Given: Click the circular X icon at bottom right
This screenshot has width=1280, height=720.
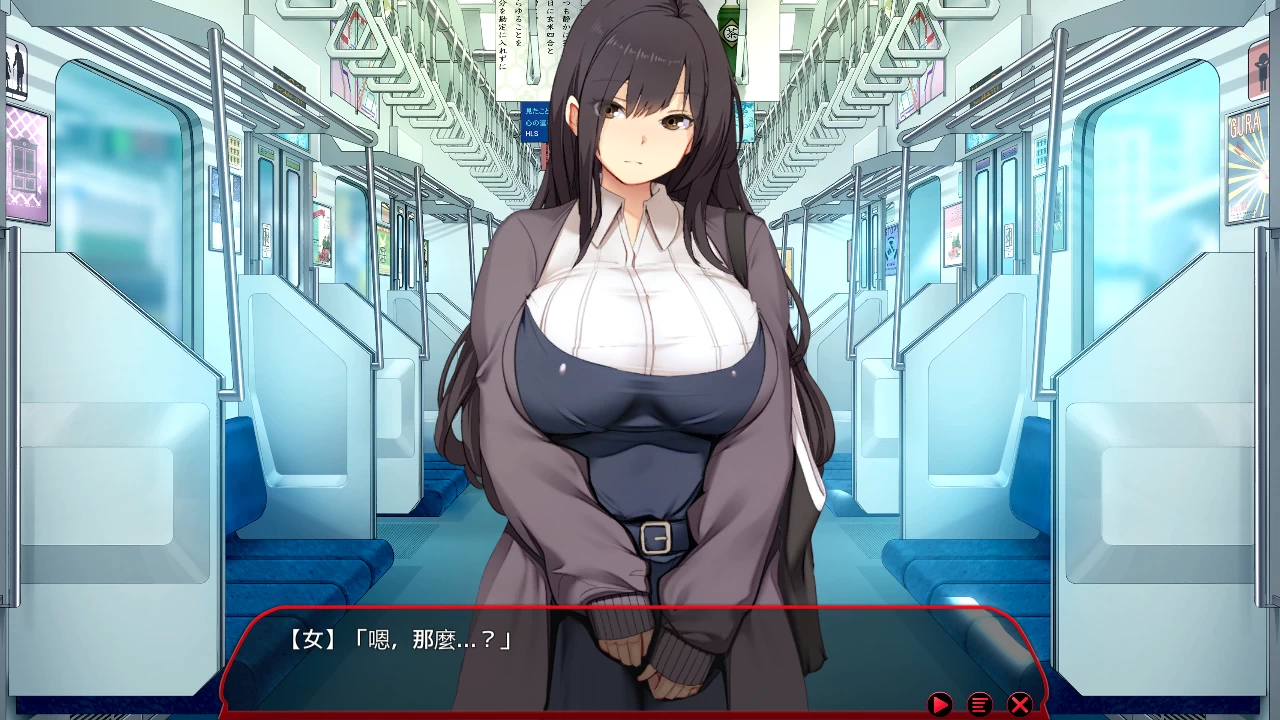Looking at the screenshot, I should click(1019, 703).
